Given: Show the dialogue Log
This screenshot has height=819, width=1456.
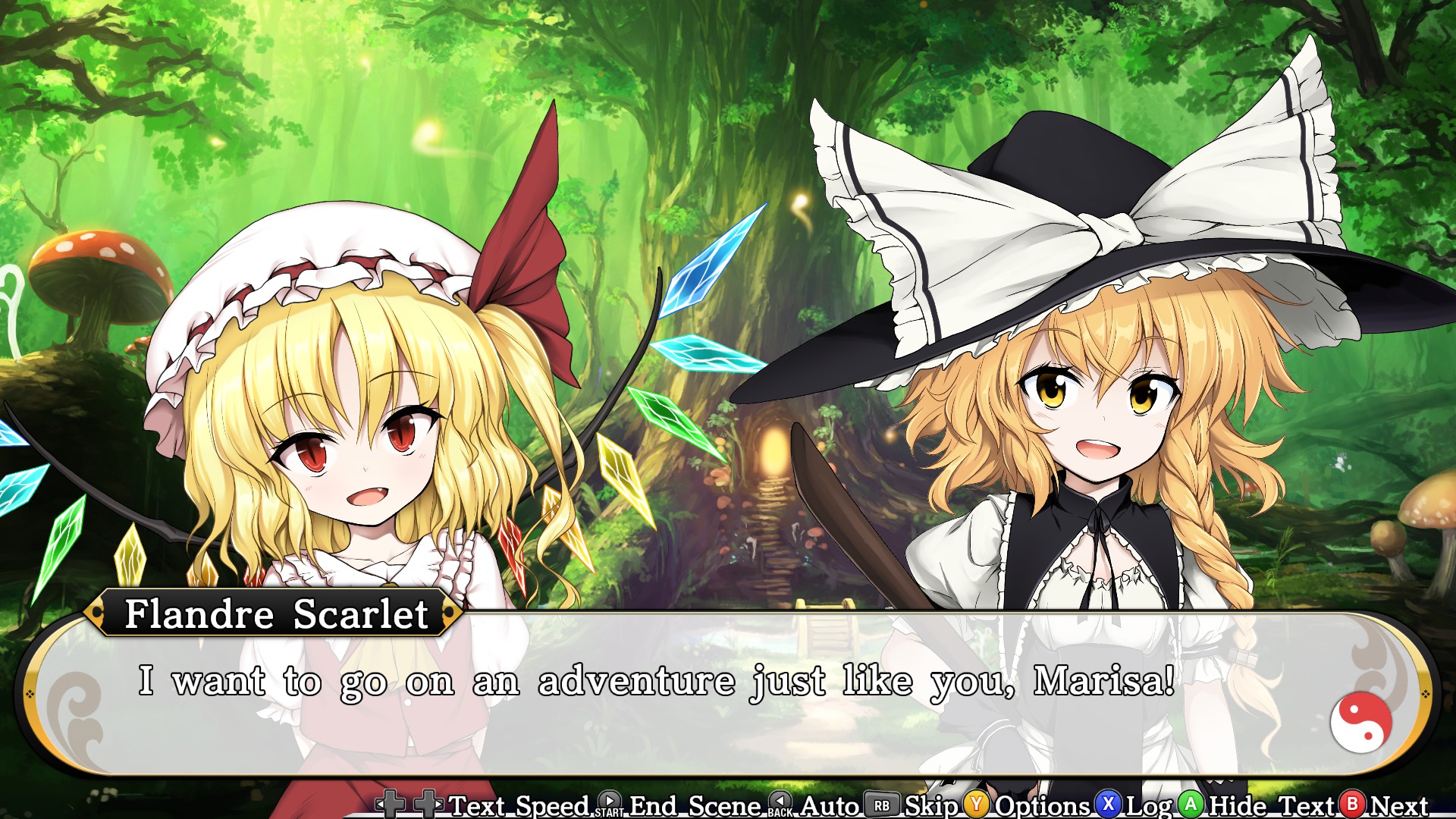Looking at the screenshot, I should pos(1149,805).
